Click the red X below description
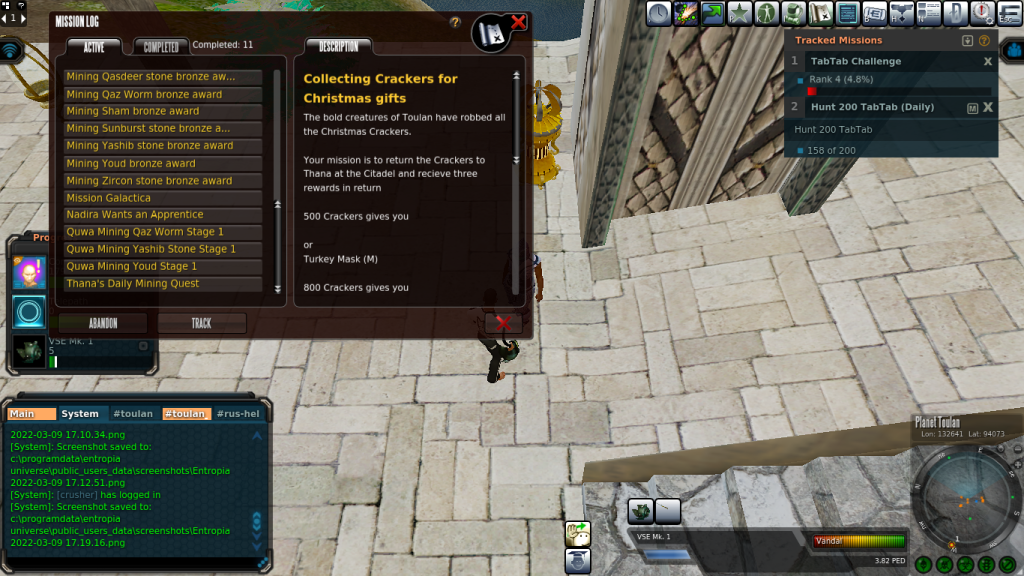This screenshot has width=1024, height=576. pos(503,323)
